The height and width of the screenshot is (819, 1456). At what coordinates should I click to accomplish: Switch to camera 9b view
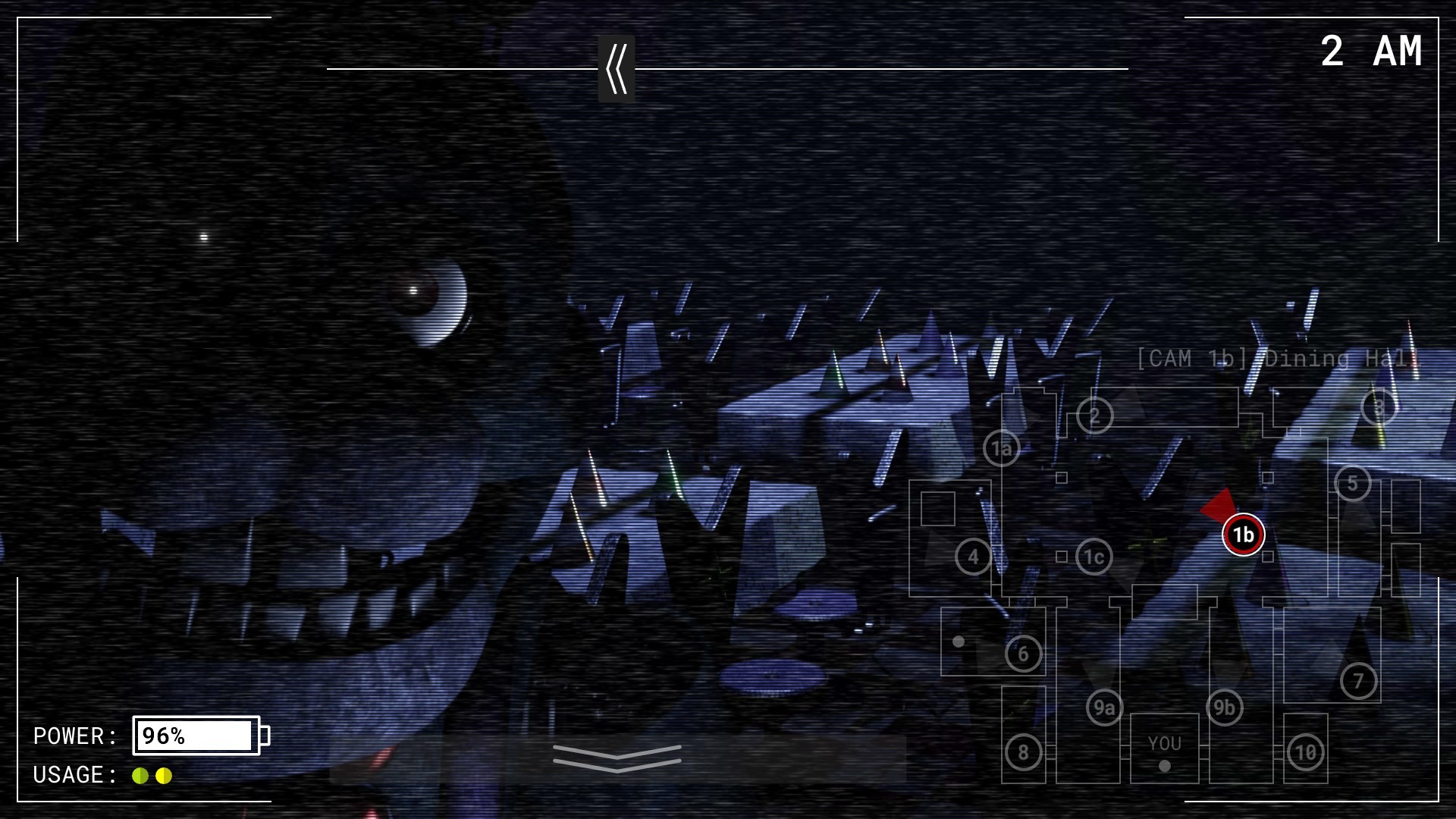click(x=1225, y=706)
